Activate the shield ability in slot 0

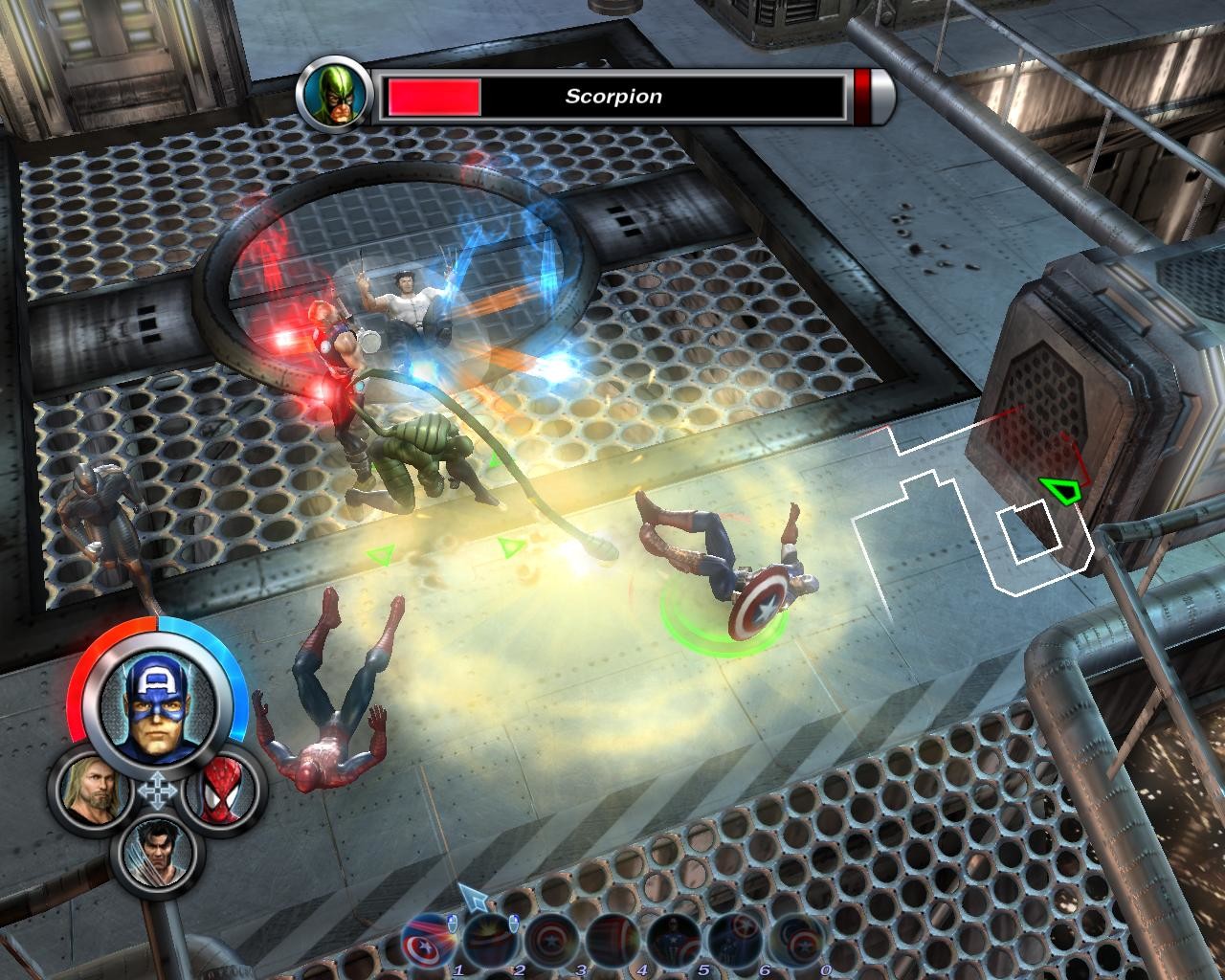pyautogui.click(x=797, y=942)
